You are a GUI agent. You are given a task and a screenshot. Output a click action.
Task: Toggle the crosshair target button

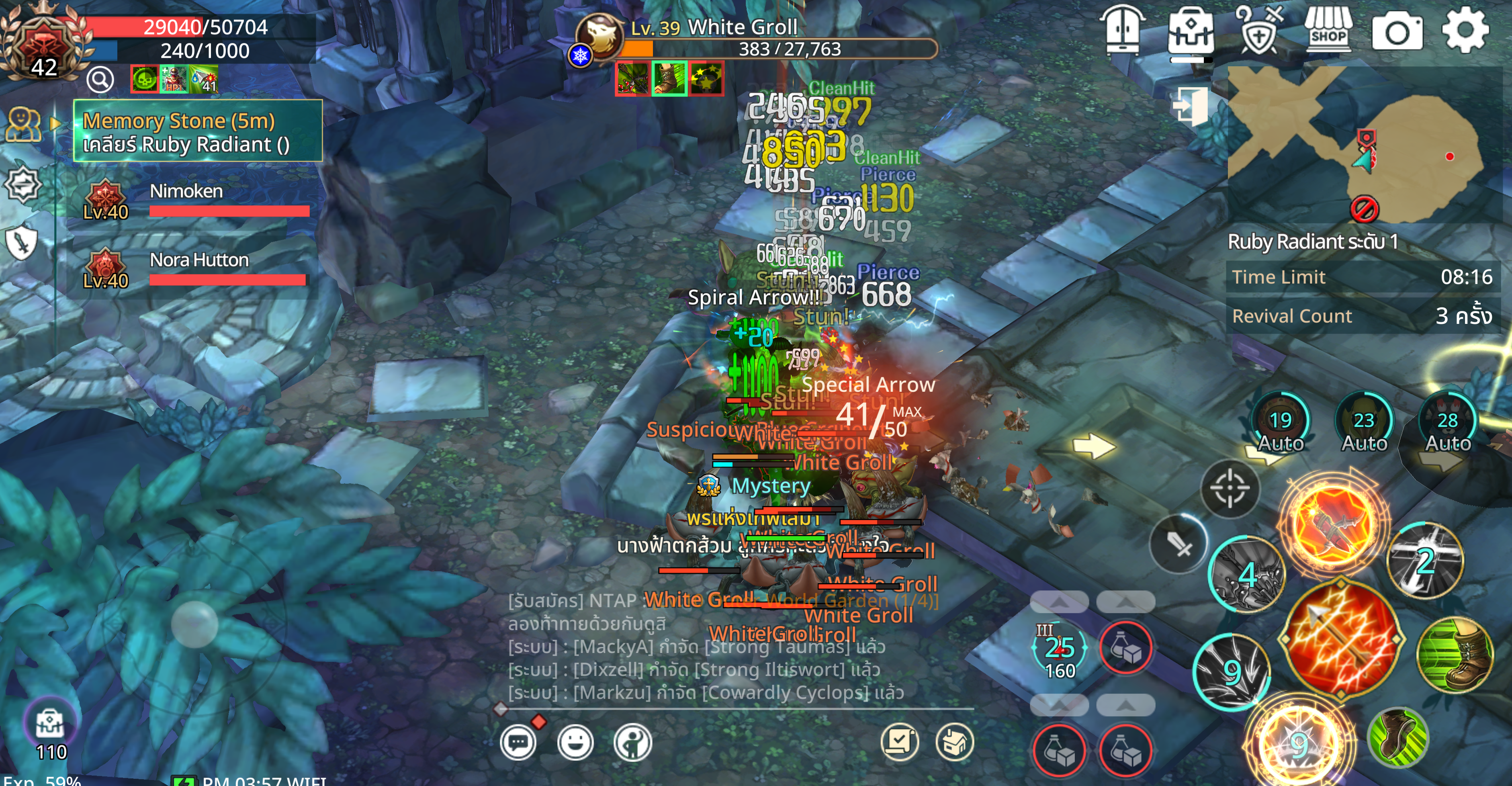pos(1229,488)
